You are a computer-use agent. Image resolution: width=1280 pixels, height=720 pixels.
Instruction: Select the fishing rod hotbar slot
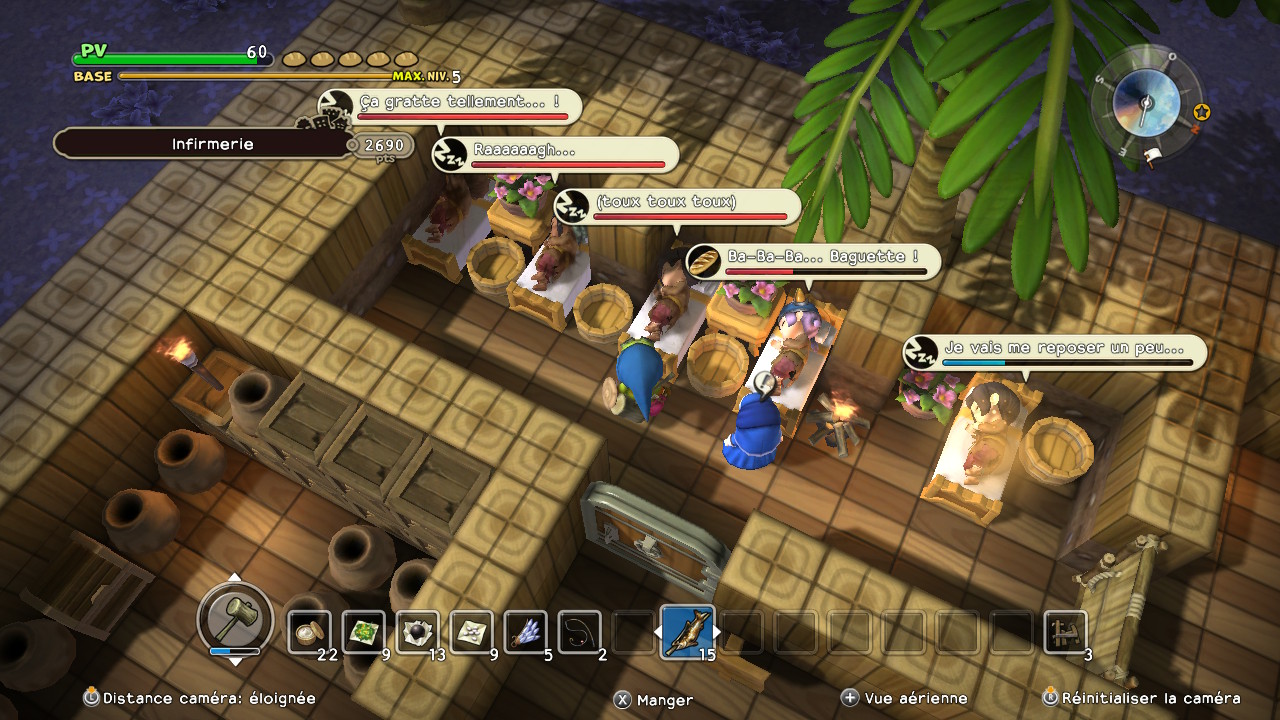tap(580, 632)
